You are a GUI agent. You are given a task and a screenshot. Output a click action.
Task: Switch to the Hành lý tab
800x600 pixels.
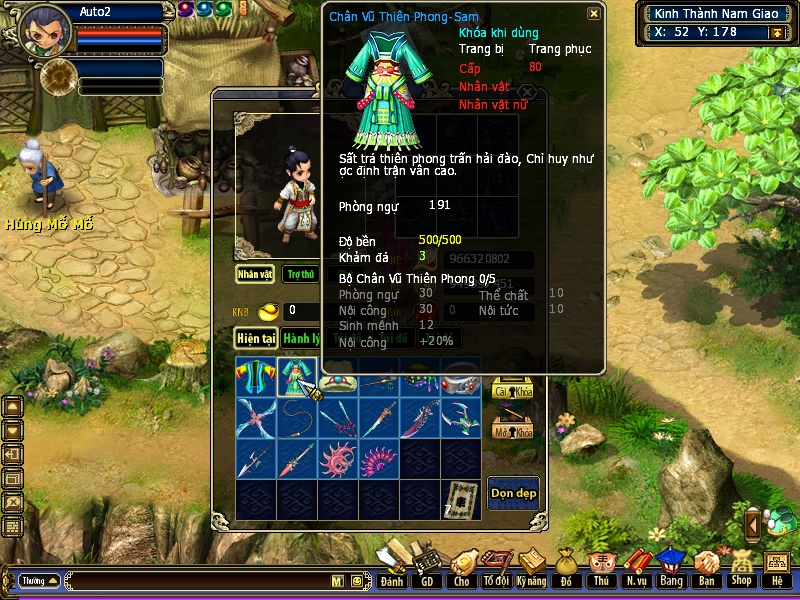(x=300, y=338)
